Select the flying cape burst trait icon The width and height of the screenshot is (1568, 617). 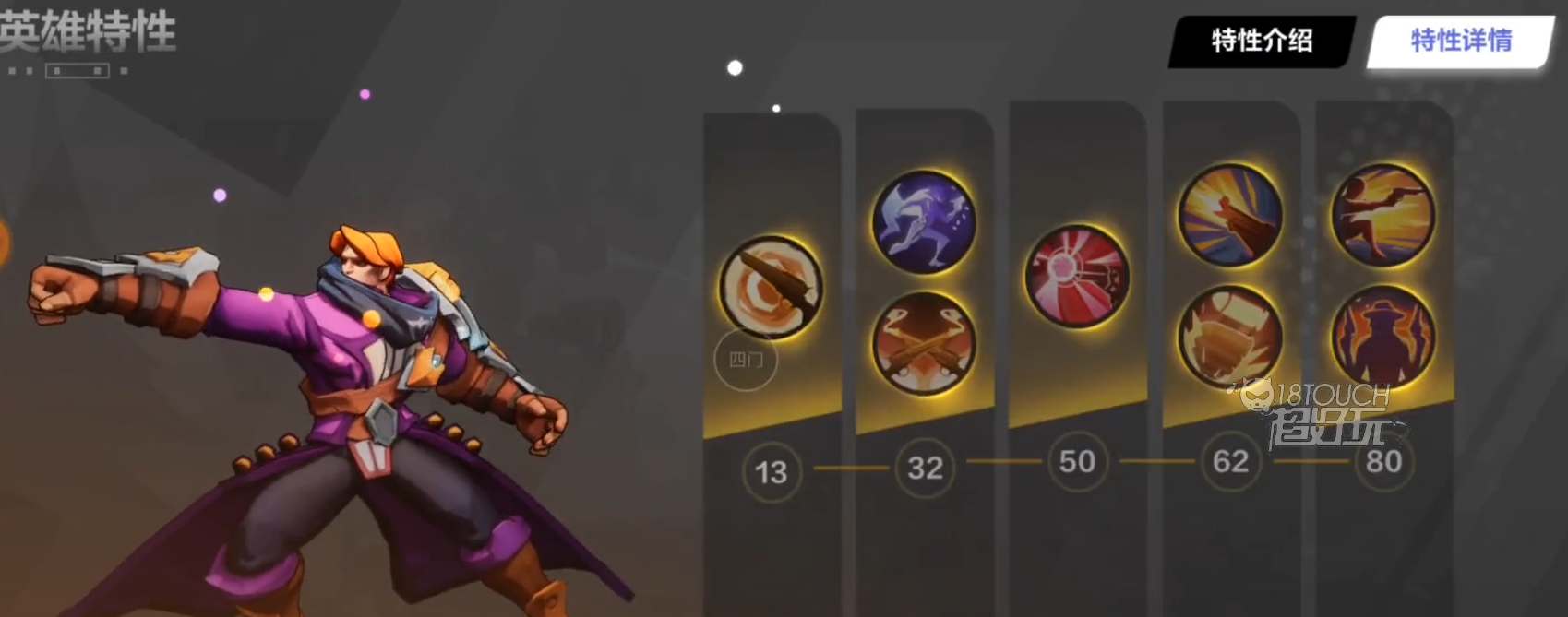click(x=1230, y=216)
